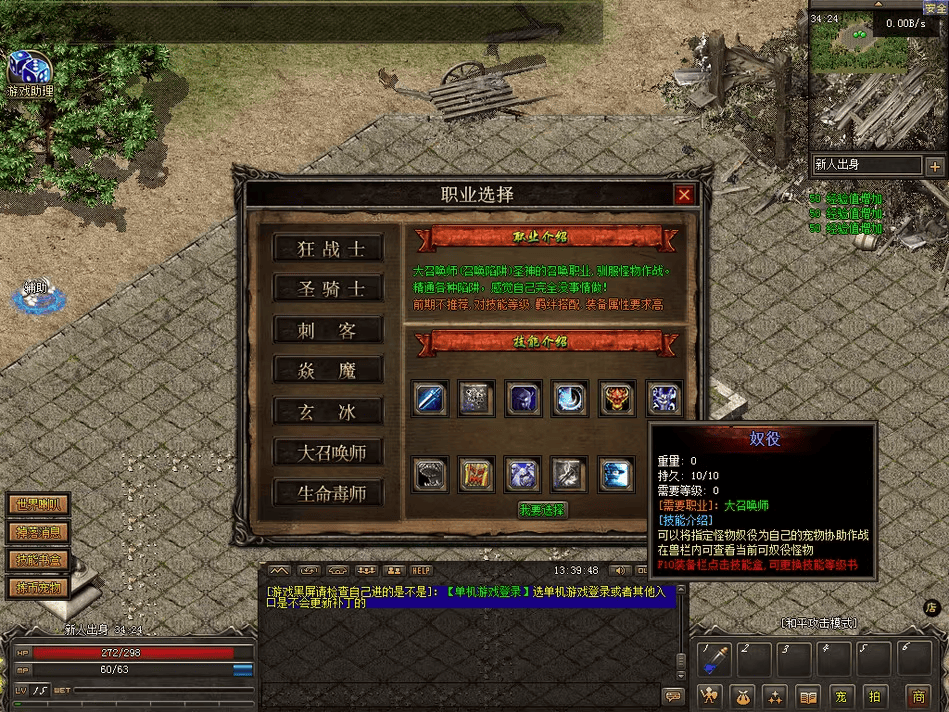Confirm with the green 我要选择 button

click(542, 510)
